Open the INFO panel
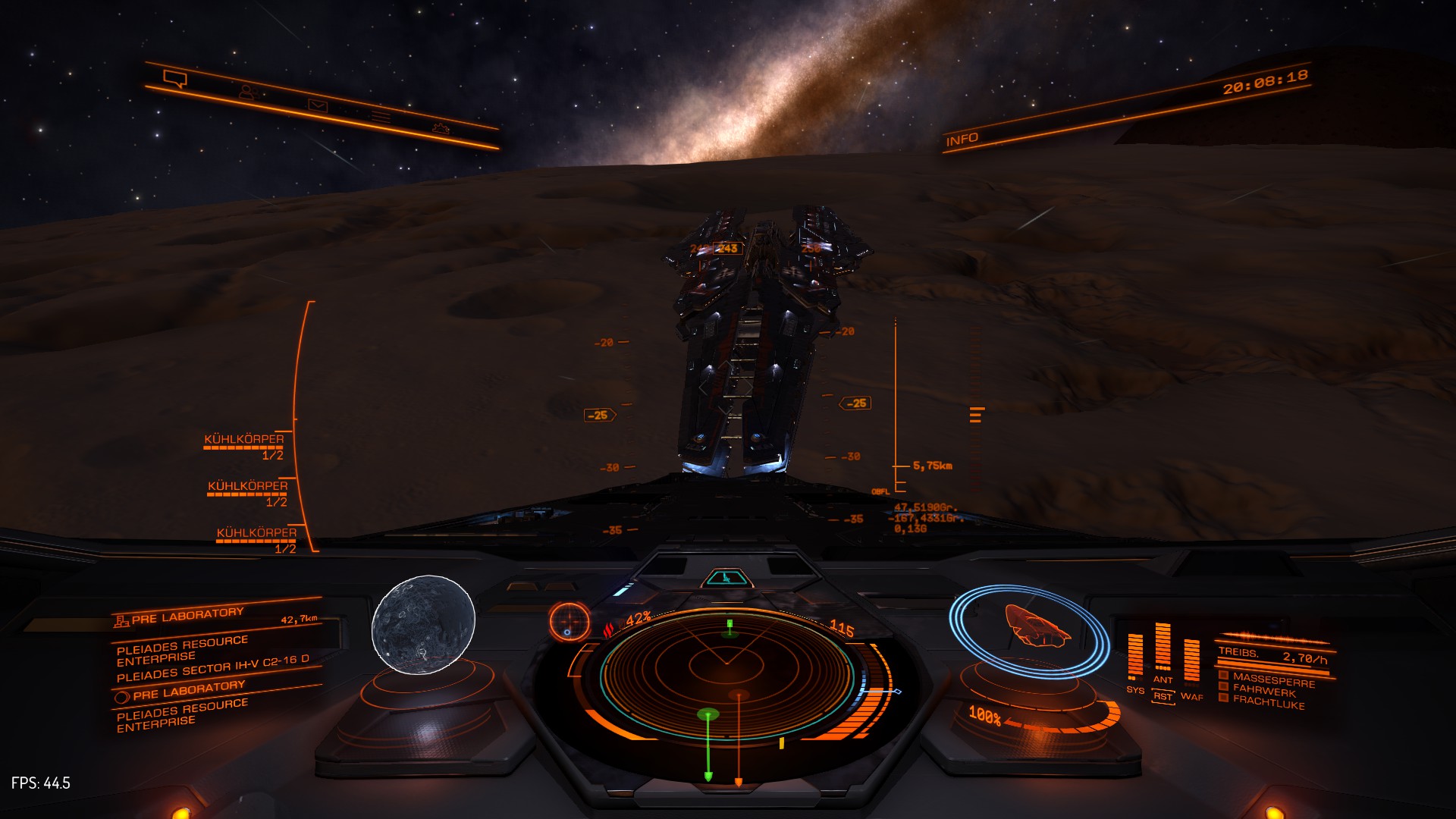1456x819 pixels. click(962, 140)
